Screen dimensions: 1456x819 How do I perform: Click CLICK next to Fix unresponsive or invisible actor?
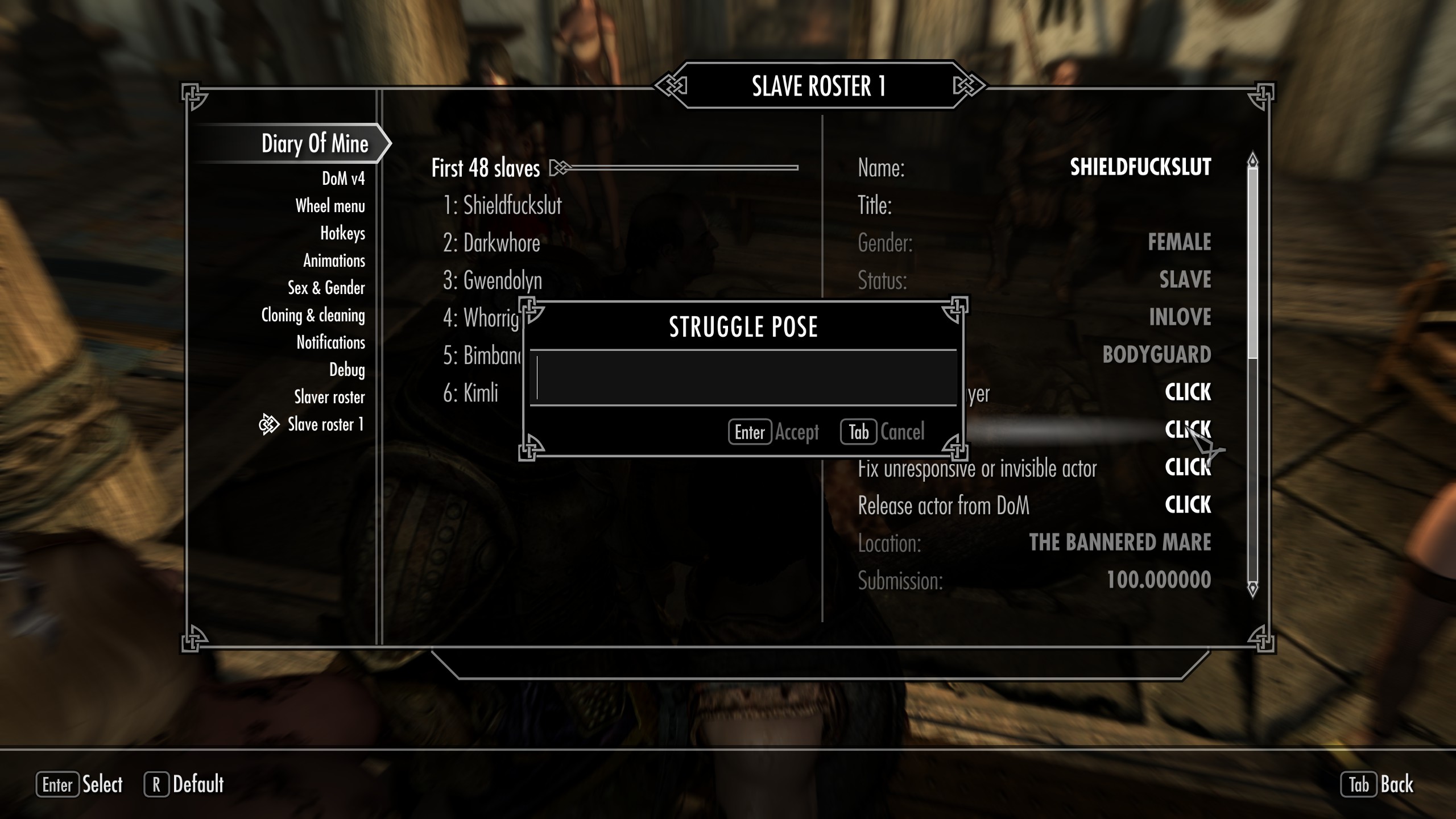(1188, 467)
